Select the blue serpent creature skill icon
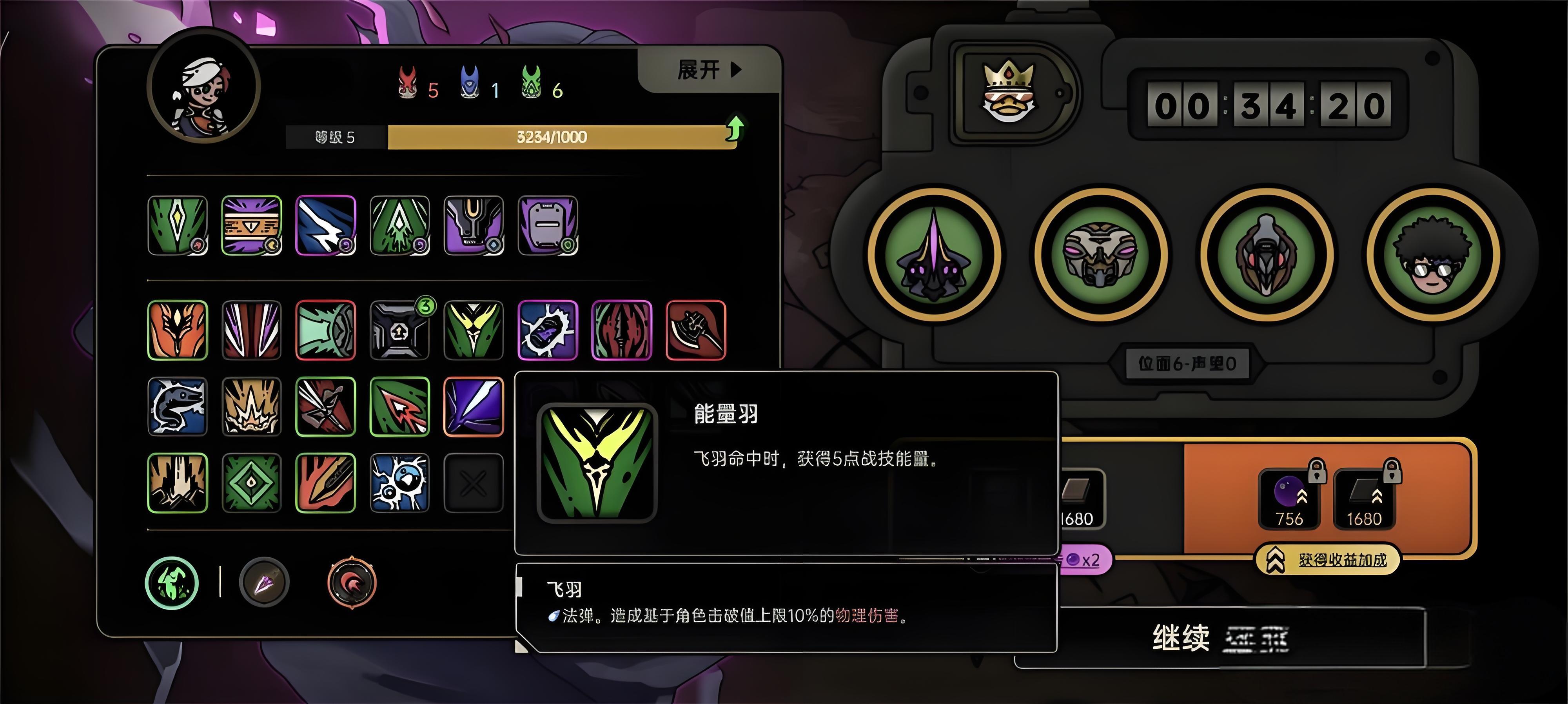1568x704 pixels. pyautogui.click(x=178, y=406)
